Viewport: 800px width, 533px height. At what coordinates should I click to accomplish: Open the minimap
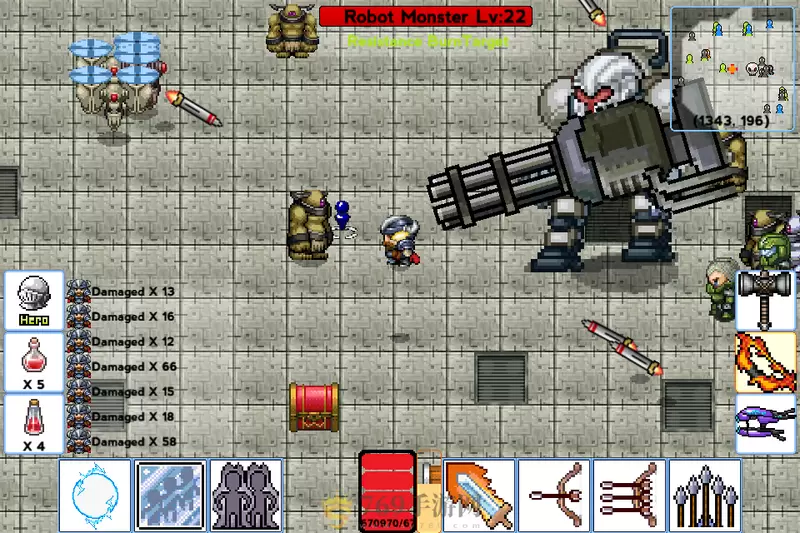(x=733, y=69)
